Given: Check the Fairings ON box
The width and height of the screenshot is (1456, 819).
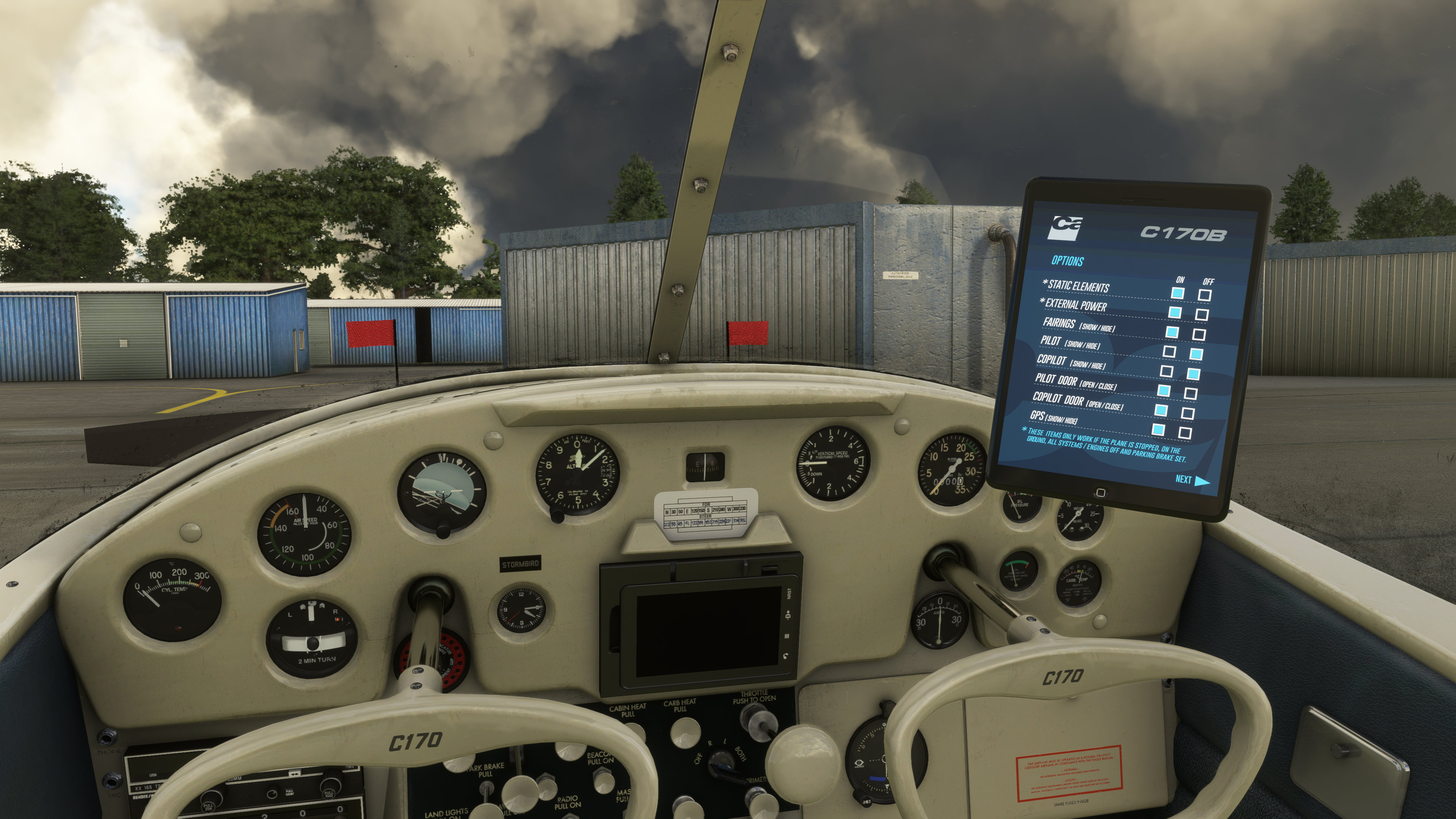Looking at the screenshot, I should point(1172,333).
